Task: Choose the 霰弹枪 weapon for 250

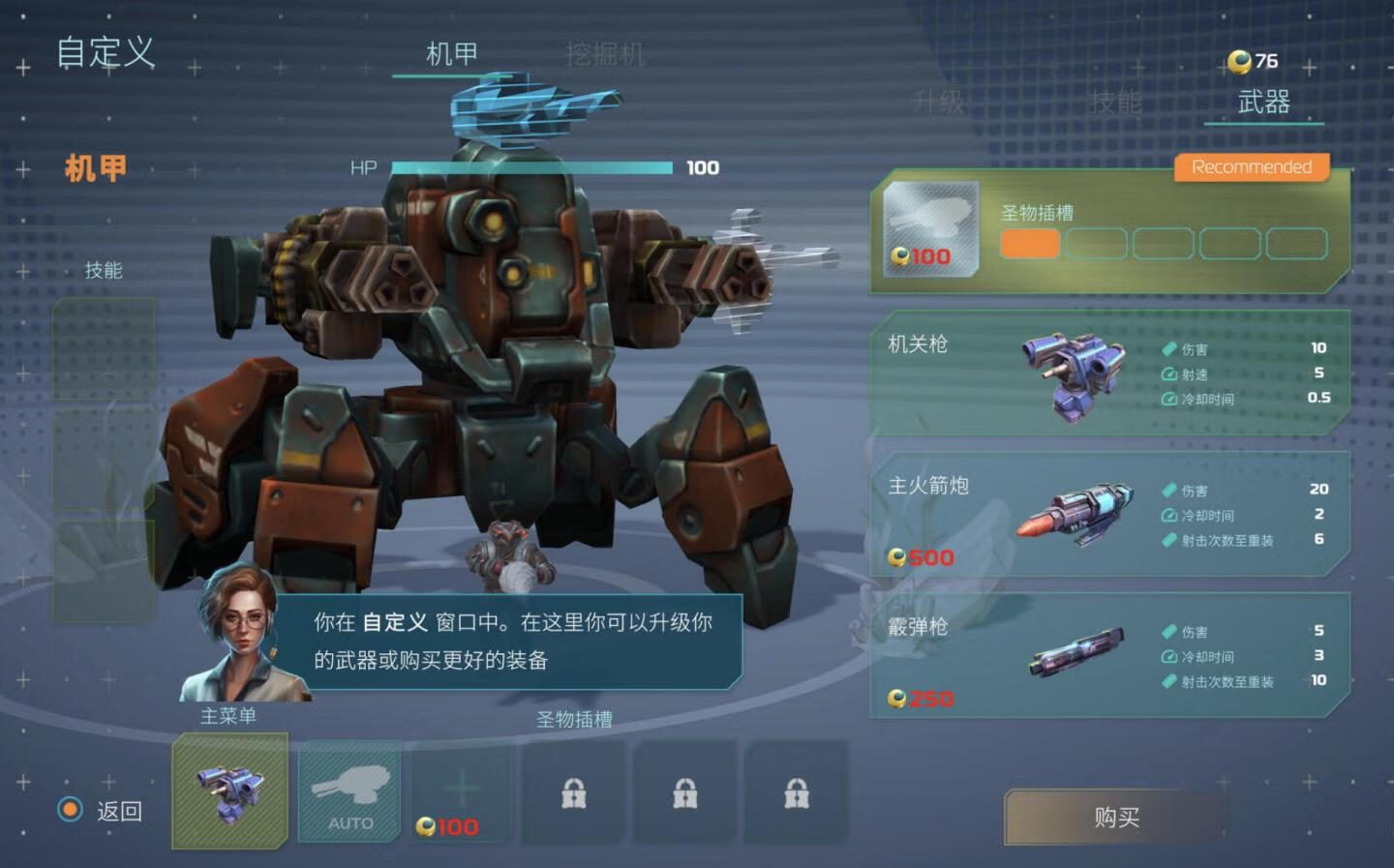Action: tap(1109, 655)
